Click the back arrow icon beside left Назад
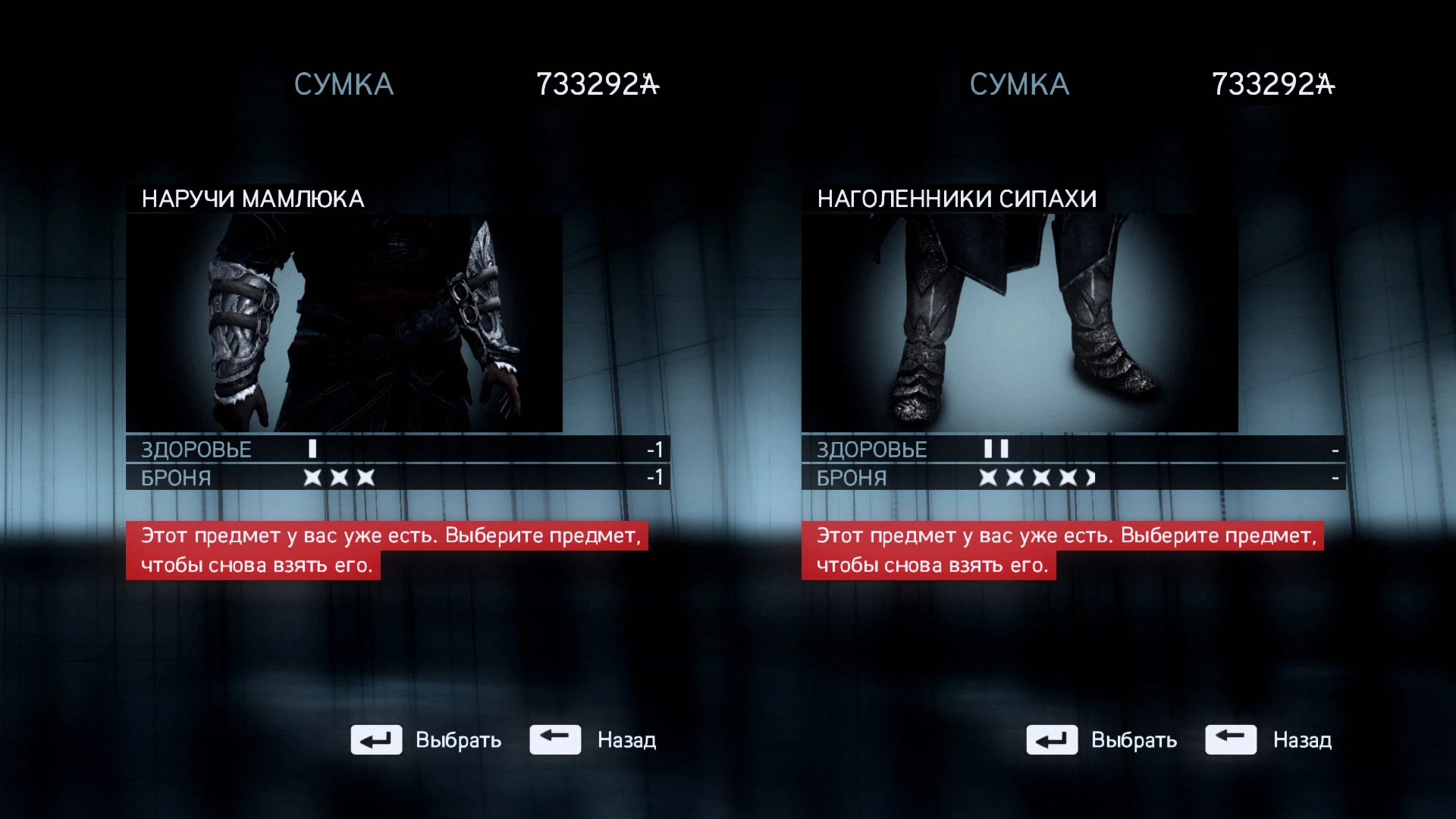This screenshot has width=1456, height=819. coord(556,739)
